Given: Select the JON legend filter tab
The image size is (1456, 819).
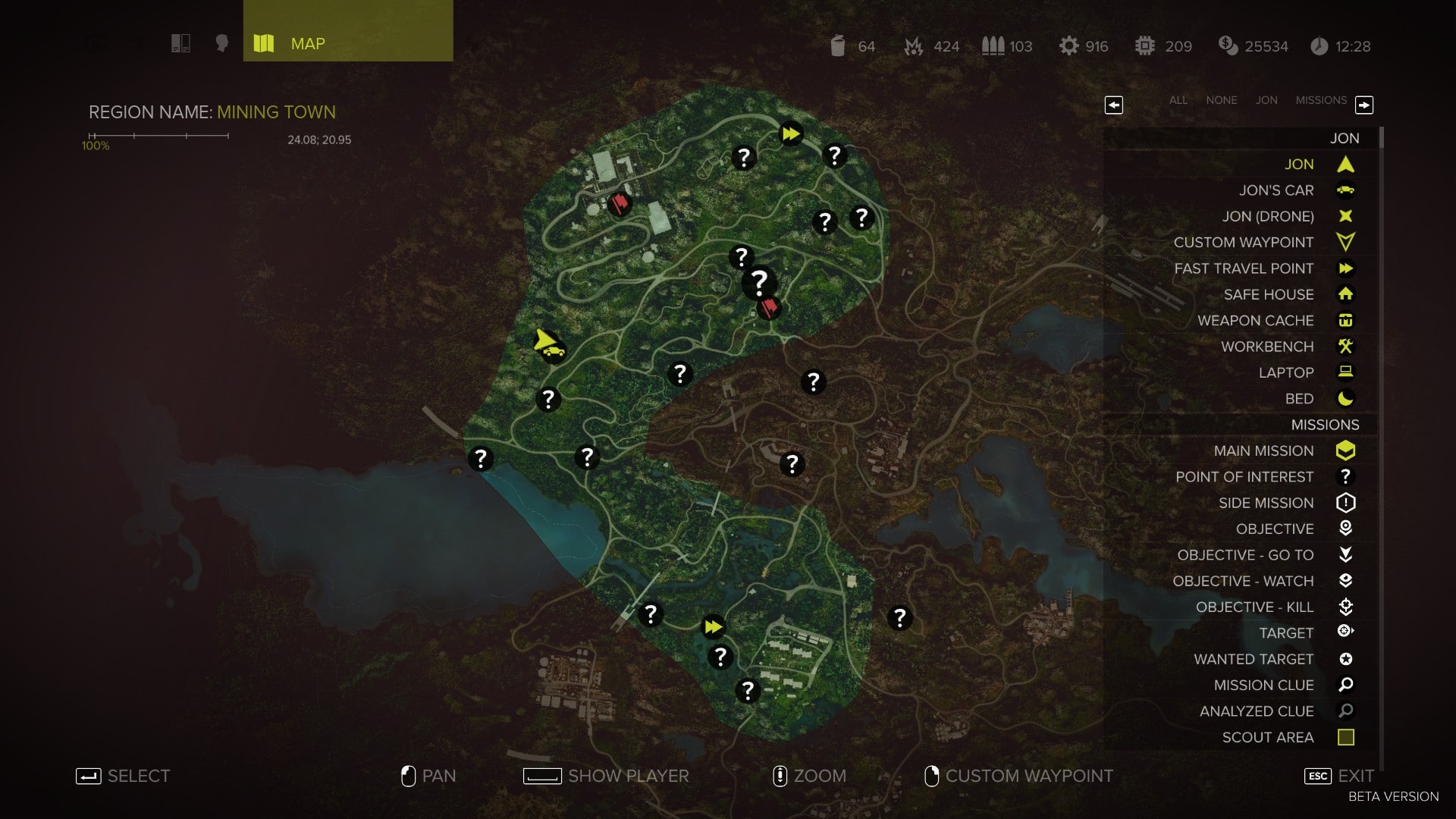Looking at the screenshot, I should pos(1266,100).
